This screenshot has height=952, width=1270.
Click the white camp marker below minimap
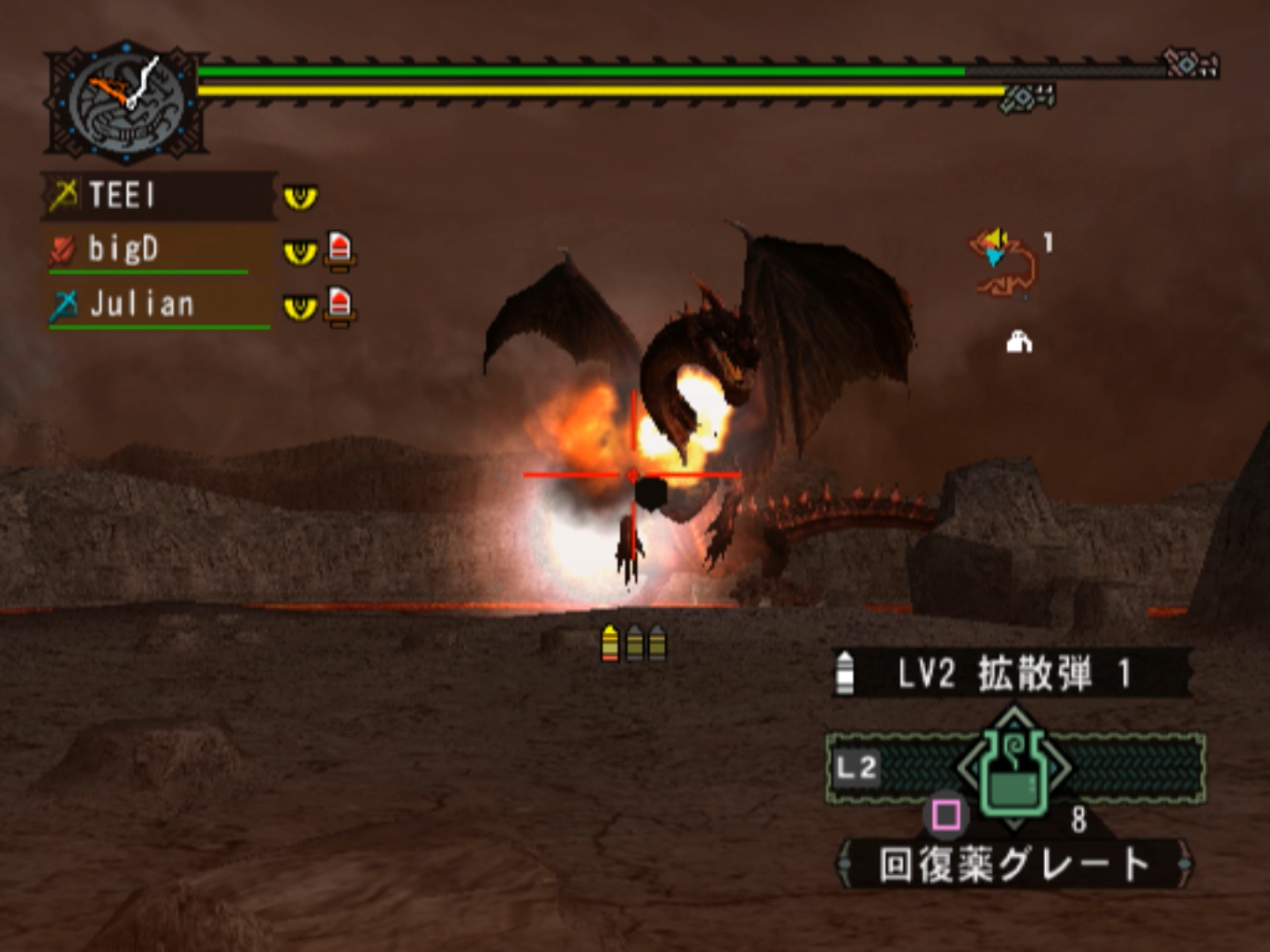pyautogui.click(x=1020, y=341)
